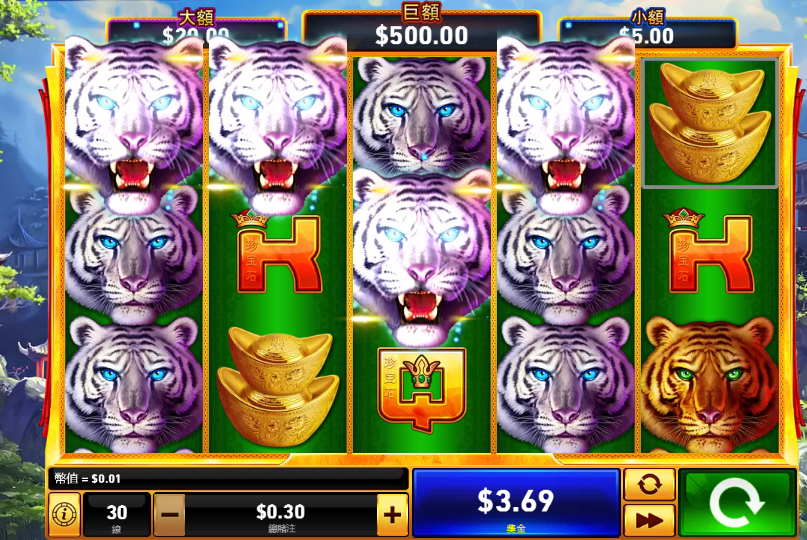
Task: Toggle turbo mode with the fast-forward button
Action: tap(649, 520)
